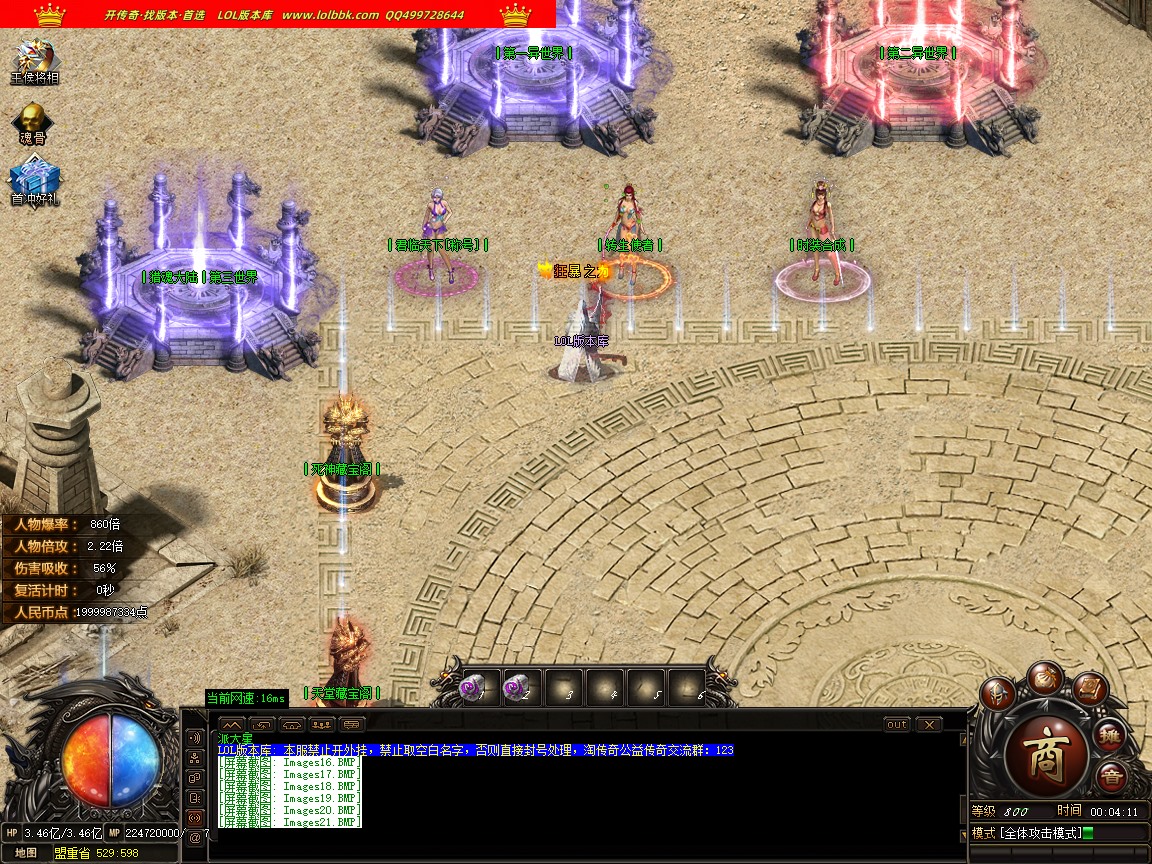Use the purple item in hotbar slot 1
This screenshot has width=1152, height=864.
[x=473, y=688]
